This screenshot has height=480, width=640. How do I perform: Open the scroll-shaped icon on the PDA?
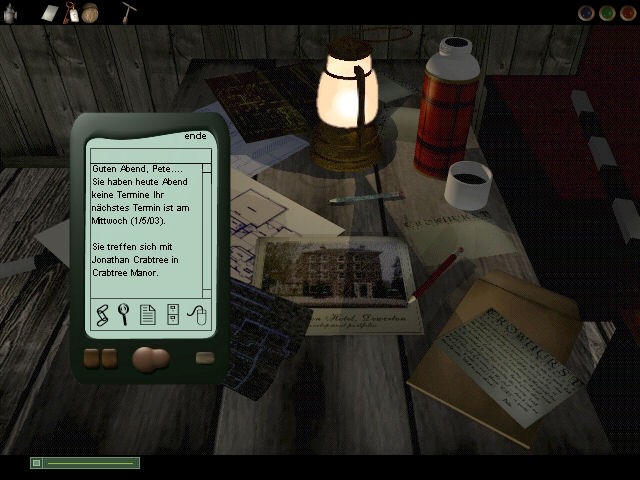[101, 314]
